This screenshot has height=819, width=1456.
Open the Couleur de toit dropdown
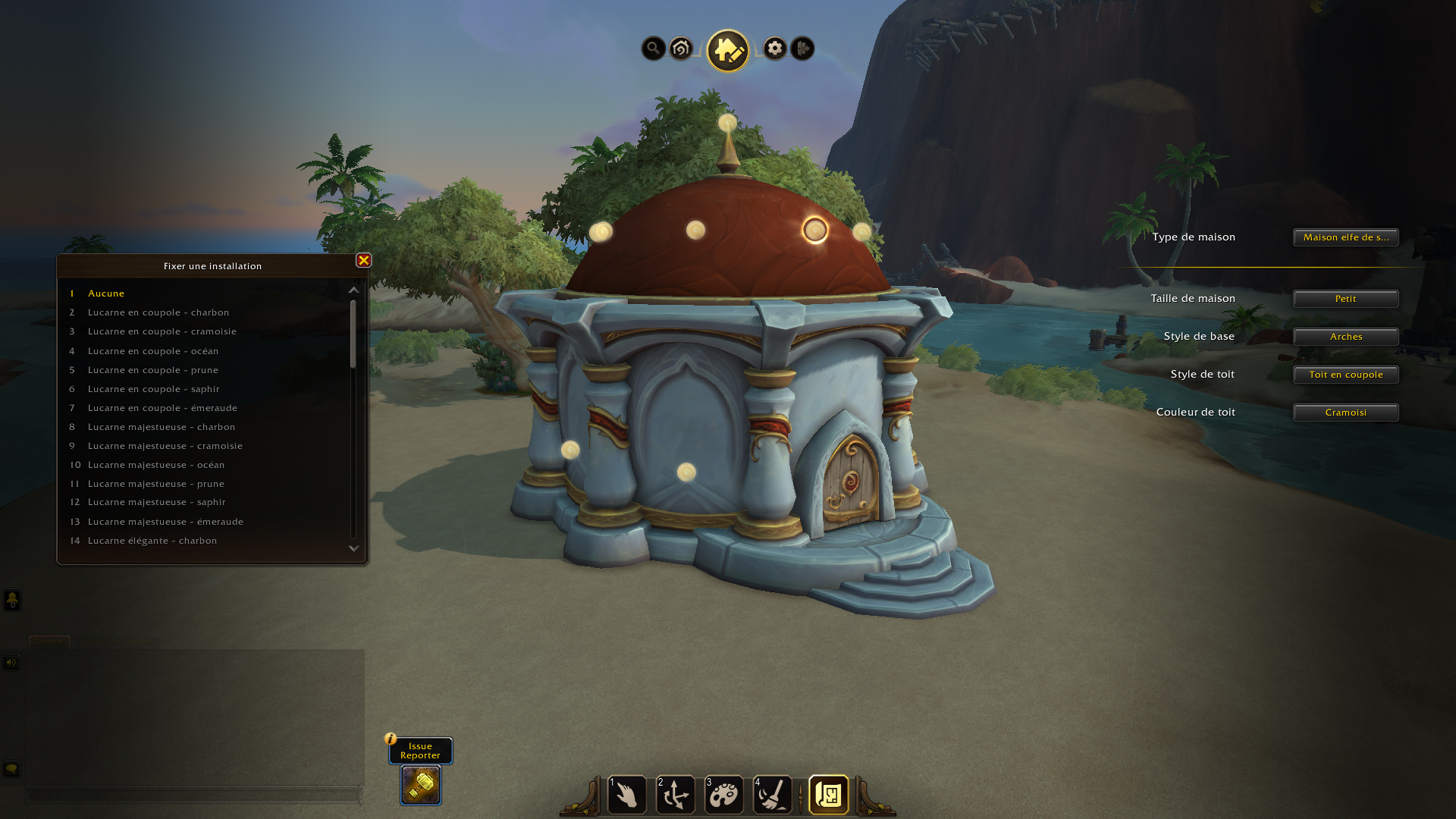coord(1345,413)
